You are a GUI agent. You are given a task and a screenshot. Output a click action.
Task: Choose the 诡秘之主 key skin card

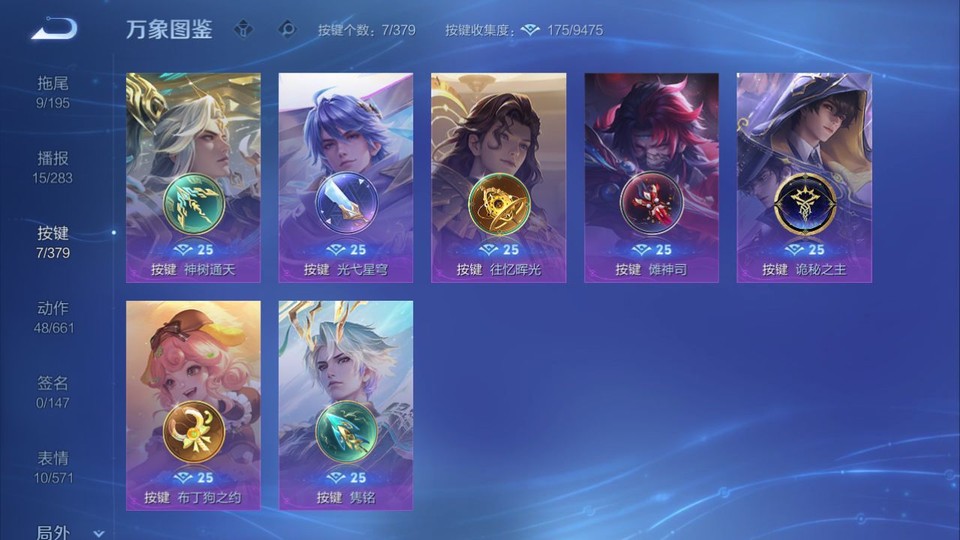[804, 177]
